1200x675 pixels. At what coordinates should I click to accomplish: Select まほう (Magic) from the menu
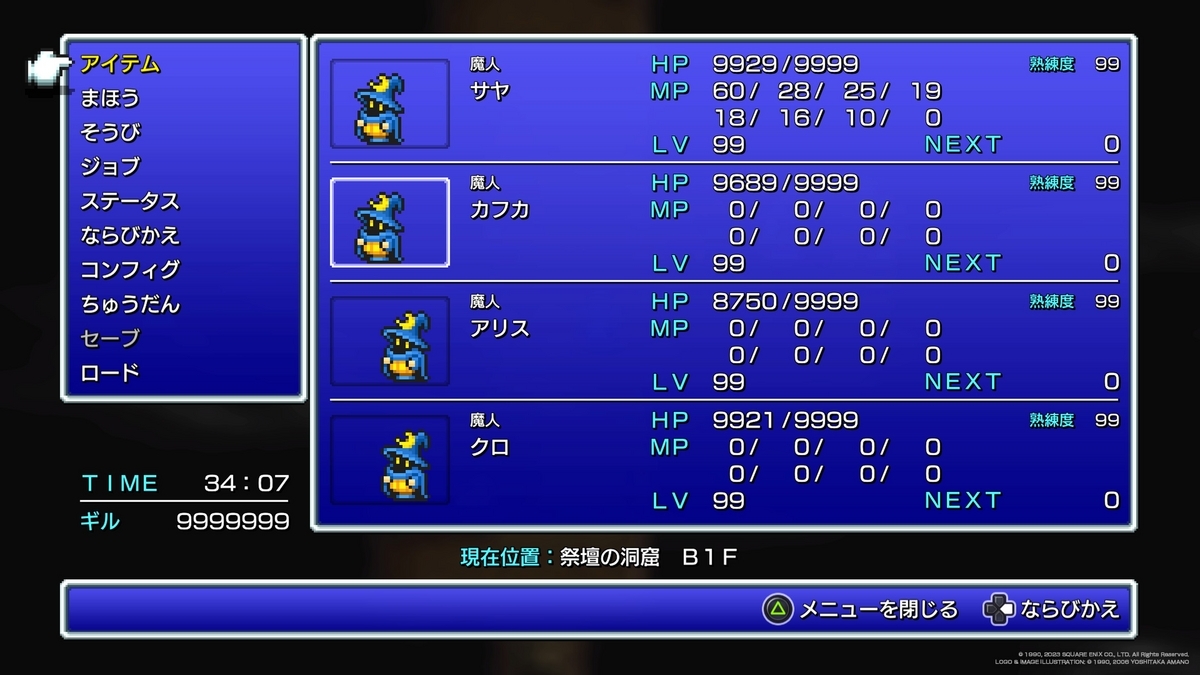(x=110, y=98)
